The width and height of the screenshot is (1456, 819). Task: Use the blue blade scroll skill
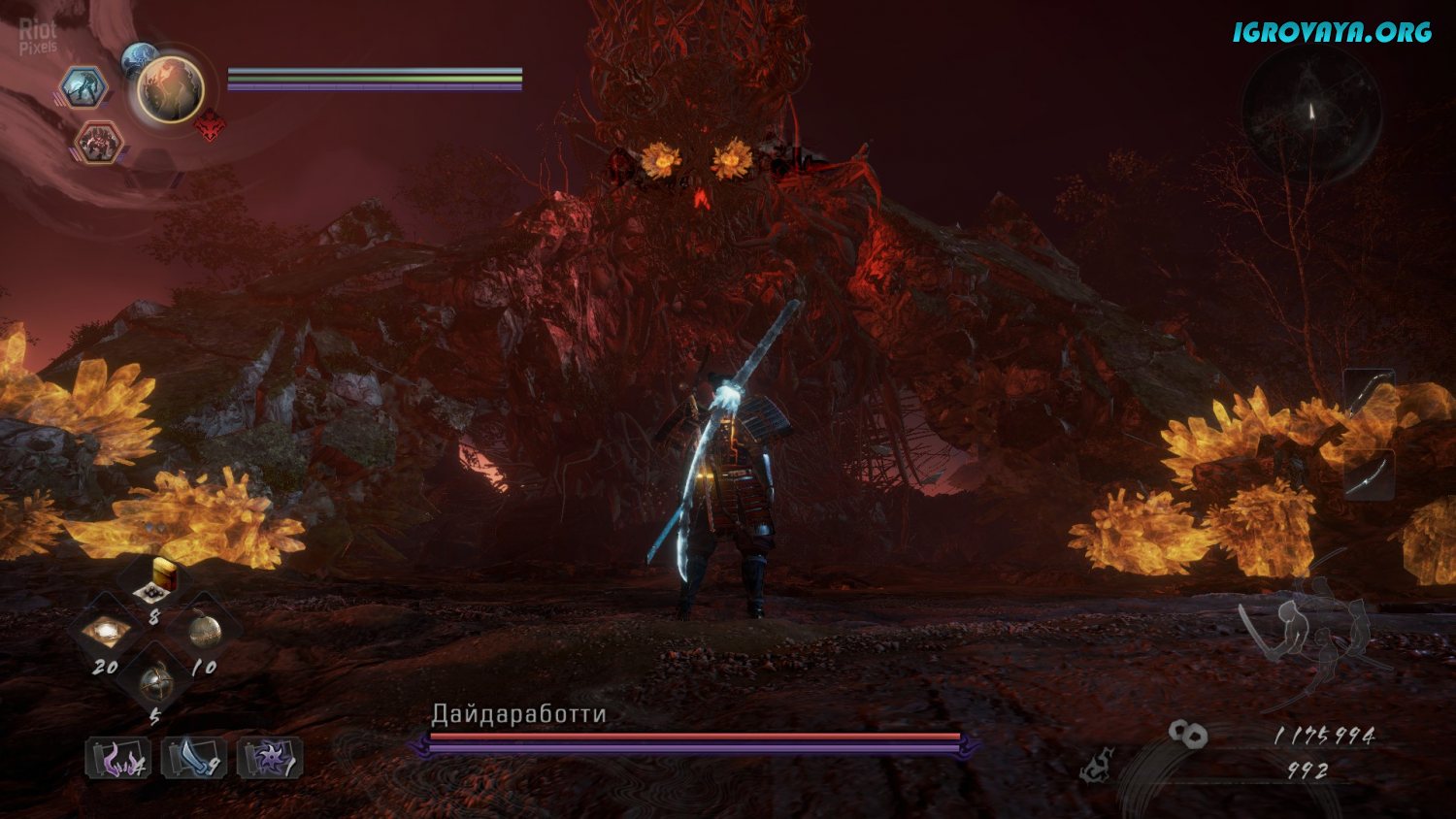click(x=194, y=759)
